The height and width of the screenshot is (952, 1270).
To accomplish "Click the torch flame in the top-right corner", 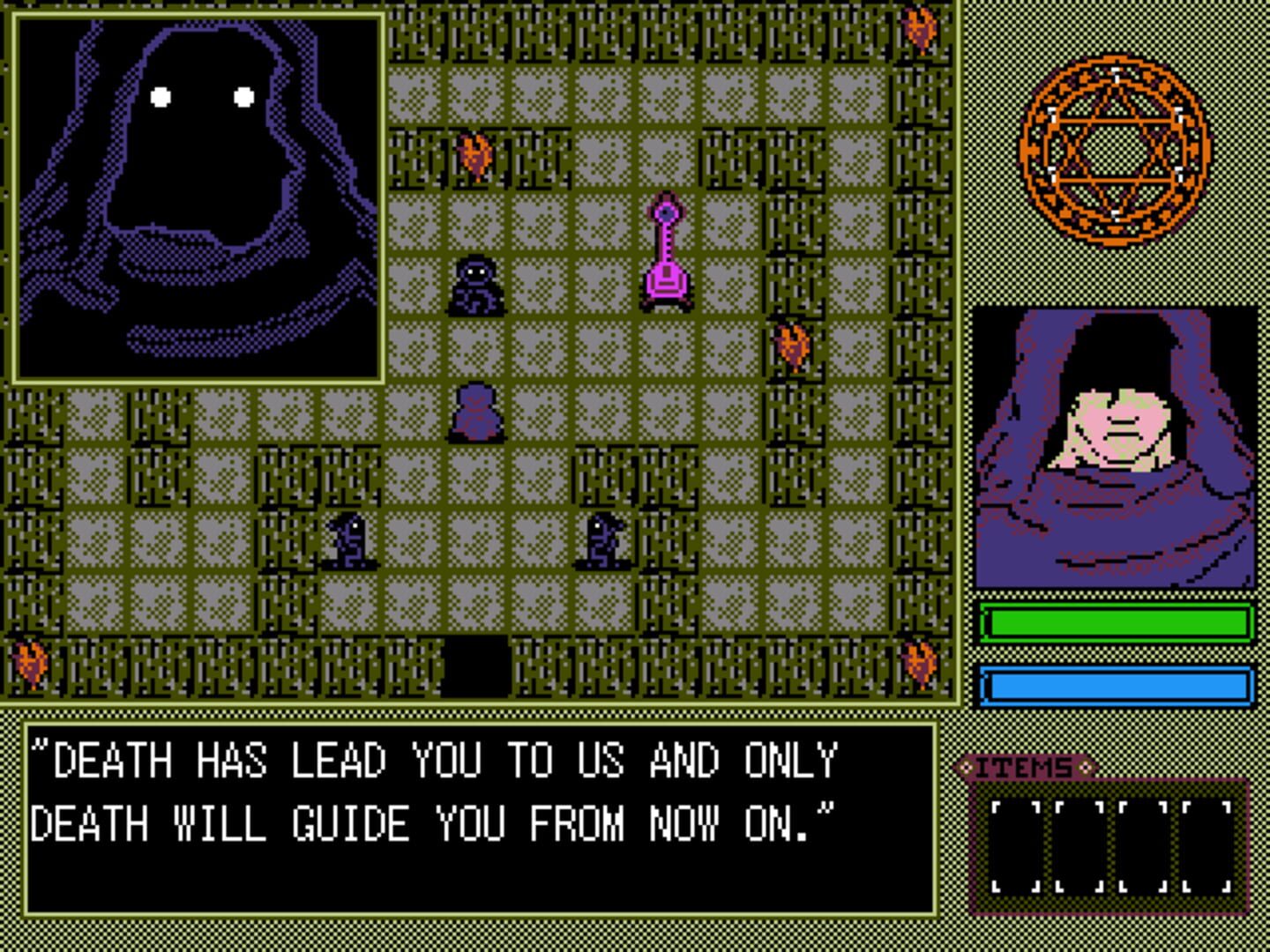I will click(x=920, y=26).
